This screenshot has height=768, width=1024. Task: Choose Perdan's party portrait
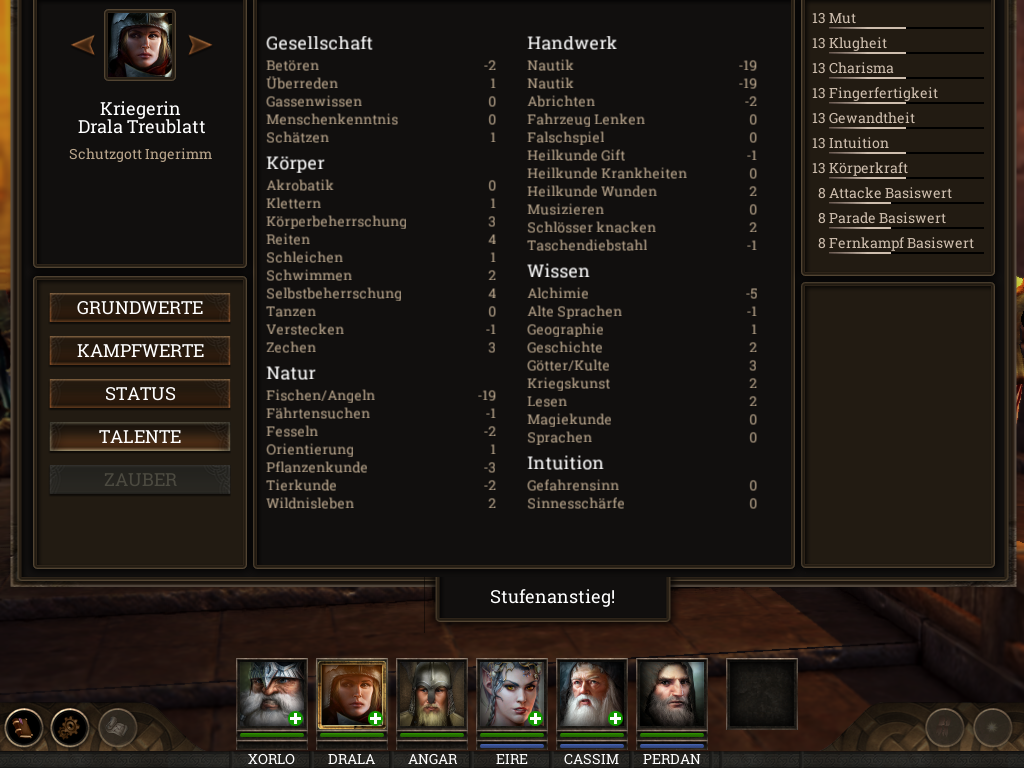coord(672,694)
